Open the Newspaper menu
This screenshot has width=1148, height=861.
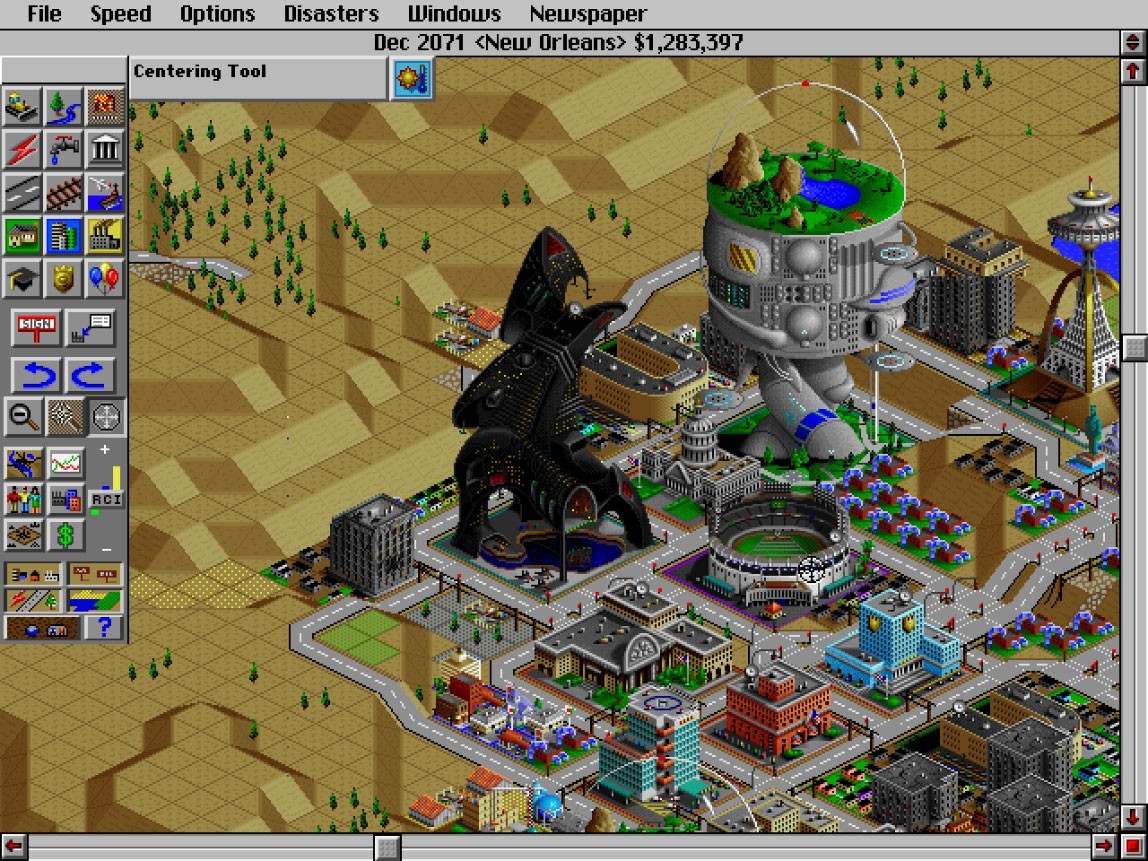(x=587, y=14)
